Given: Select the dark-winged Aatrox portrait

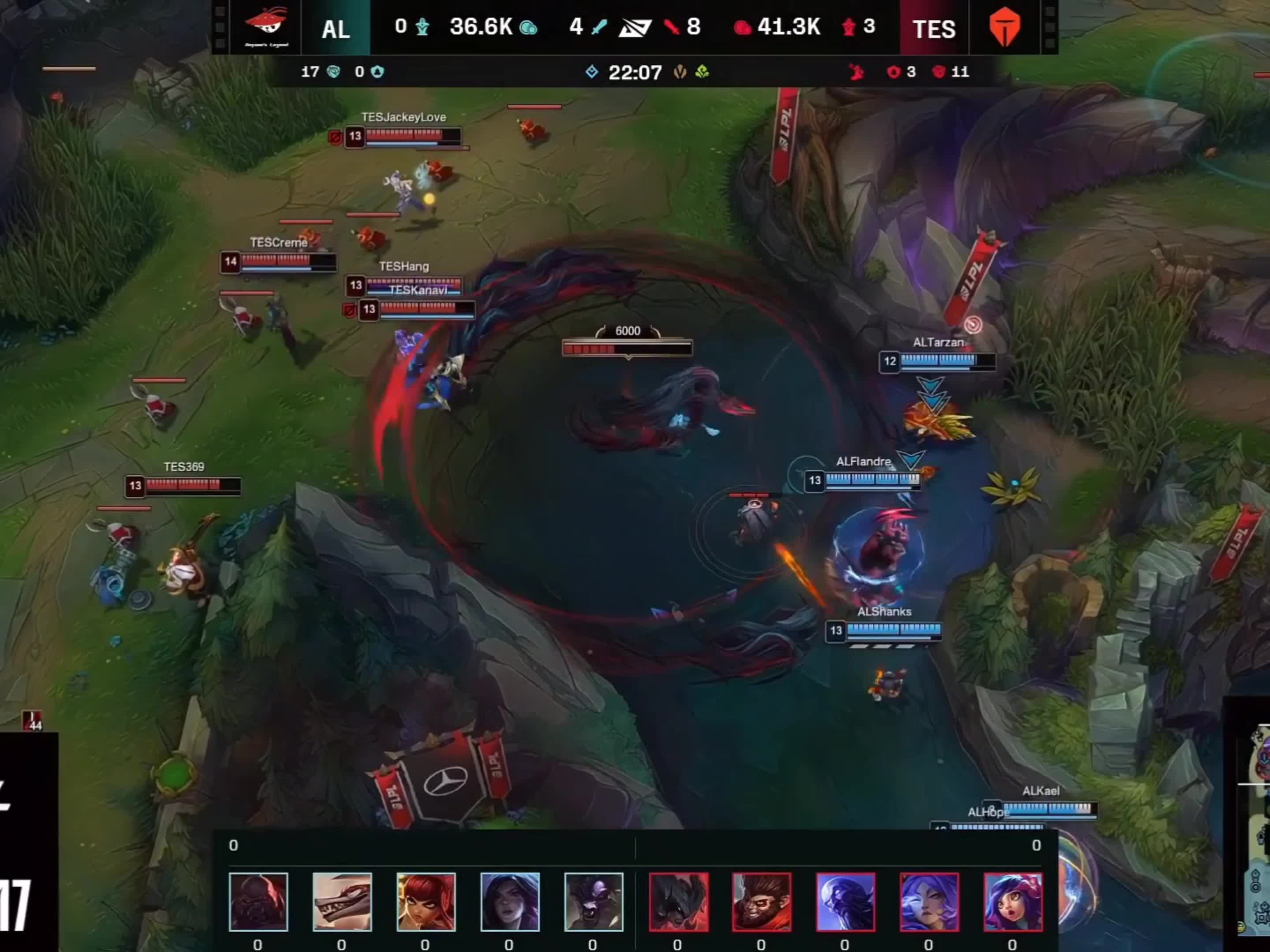Looking at the screenshot, I should [x=678, y=901].
